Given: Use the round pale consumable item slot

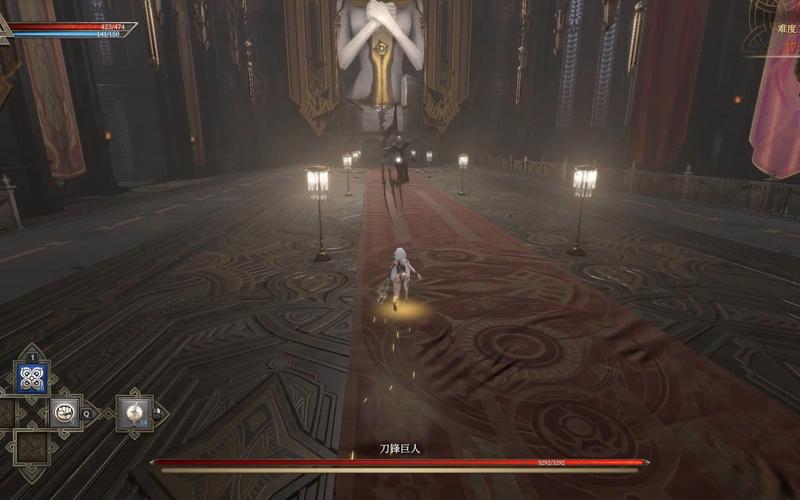Looking at the screenshot, I should (x=133, y=411).
